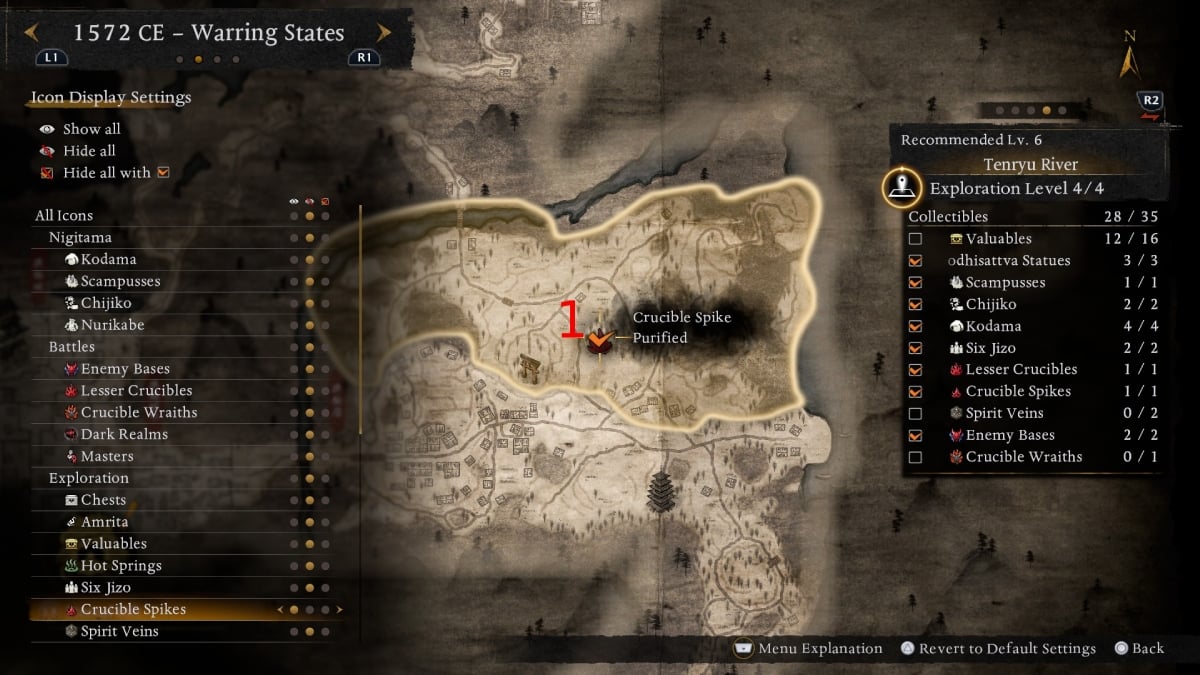Choose Dark Realms in the icon list

click(x=124, y=434)
